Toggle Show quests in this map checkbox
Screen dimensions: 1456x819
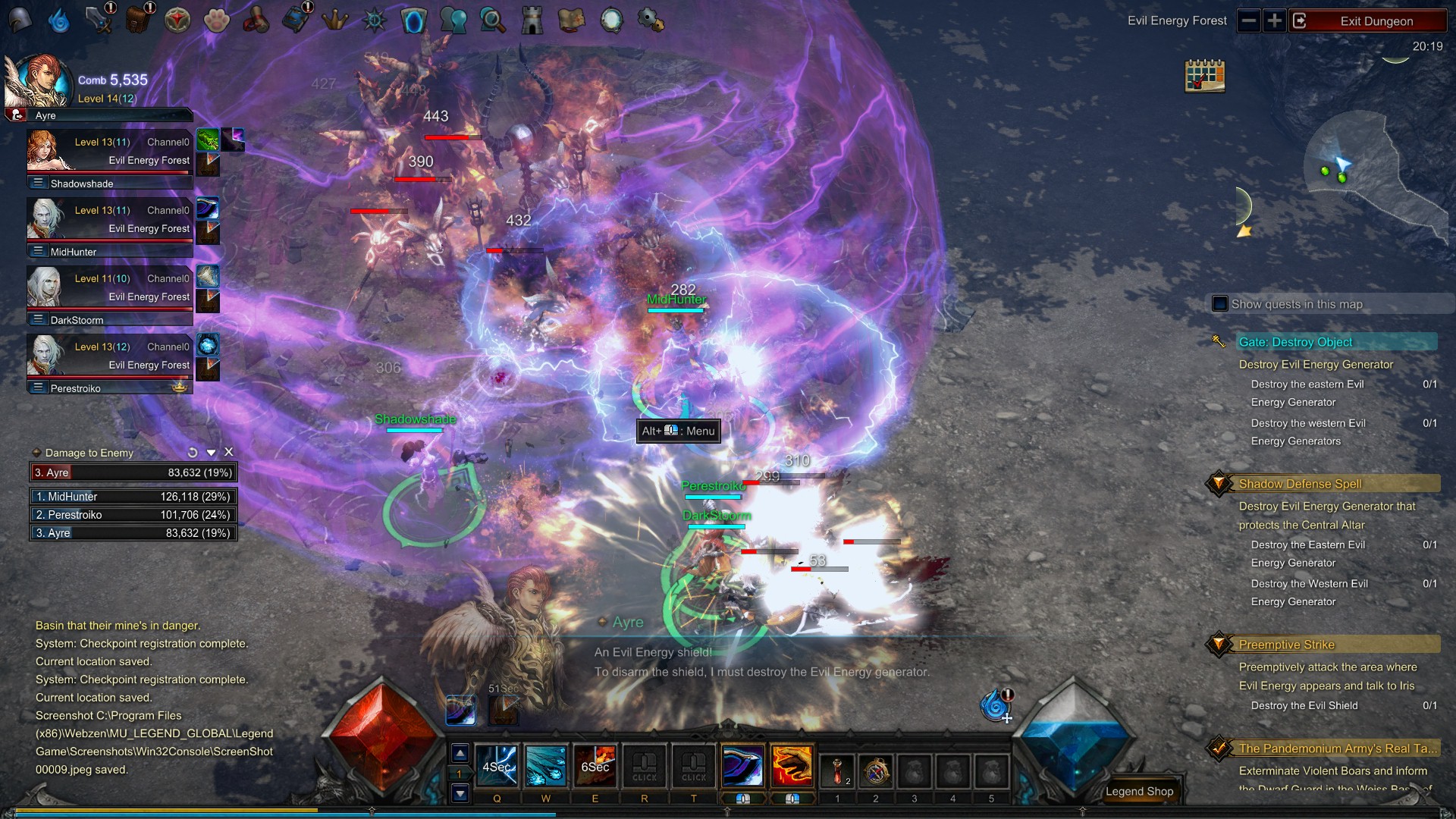click(x=1220, y=304)
